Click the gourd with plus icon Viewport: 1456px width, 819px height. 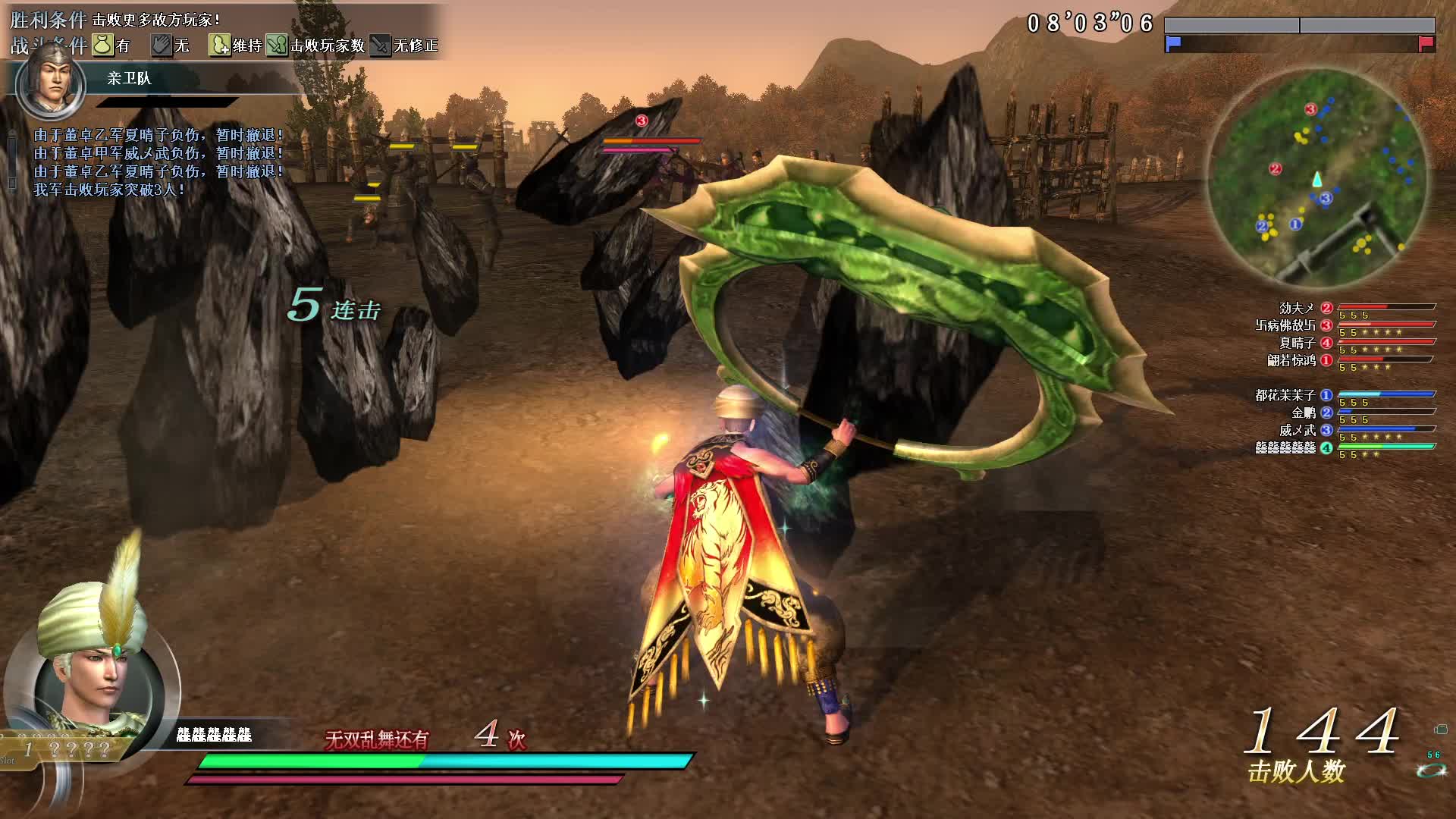pos(219,45)
